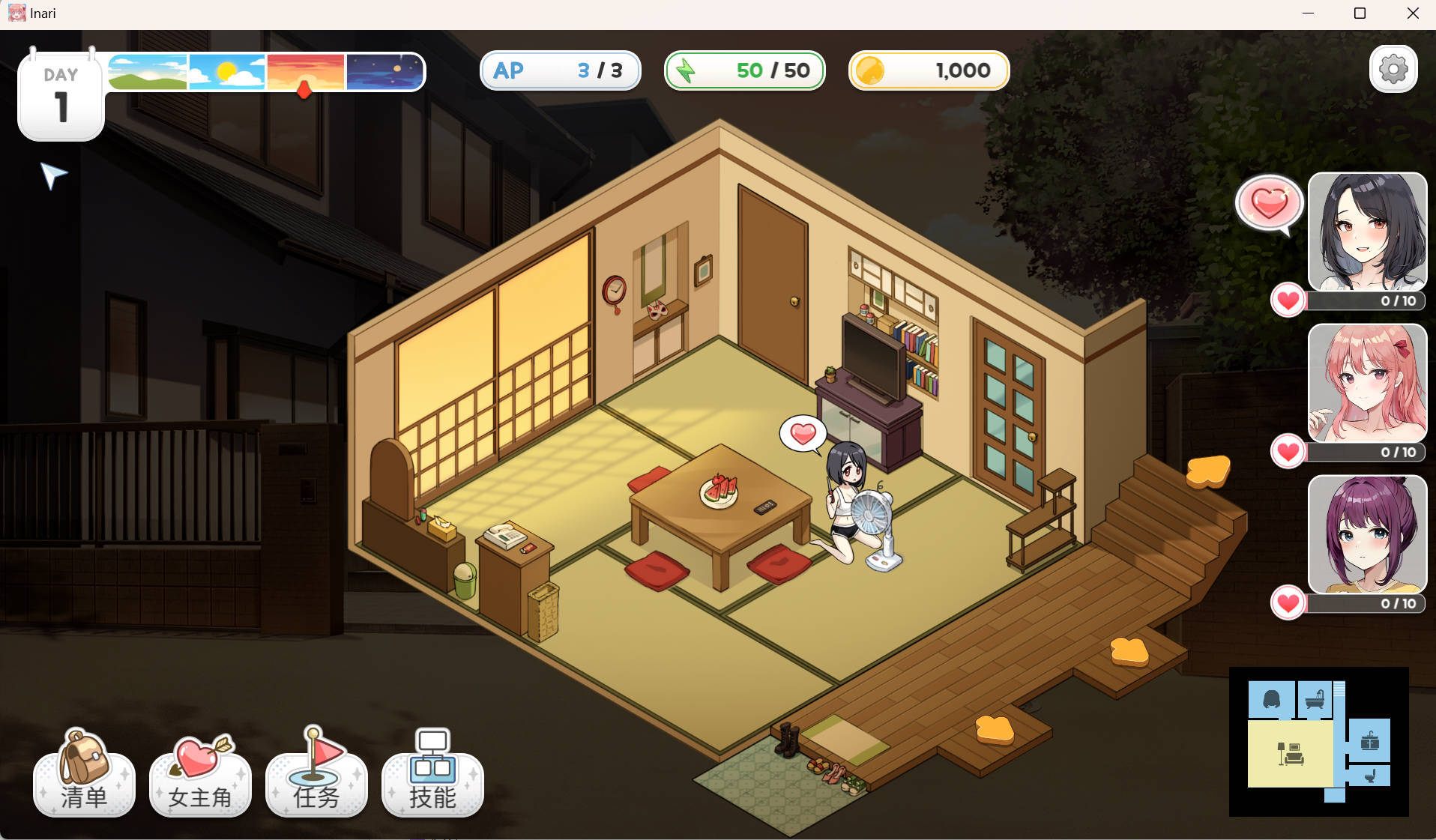Screen dimensions: 1436x840
Task: Open the 技能 skills menu
Action: (x=432, y=776)
